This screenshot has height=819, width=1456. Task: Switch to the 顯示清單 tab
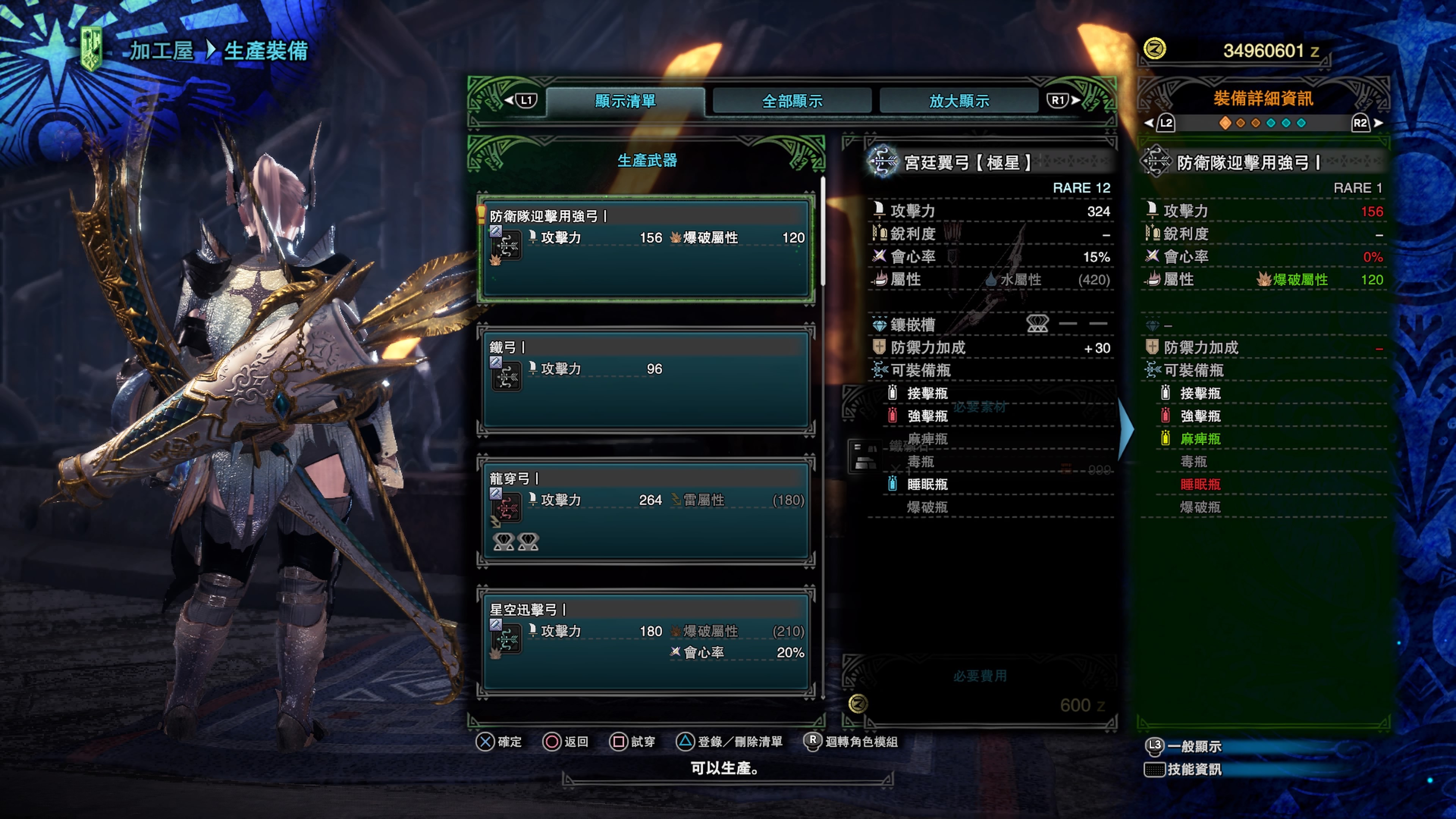click(x=625, y=101)
